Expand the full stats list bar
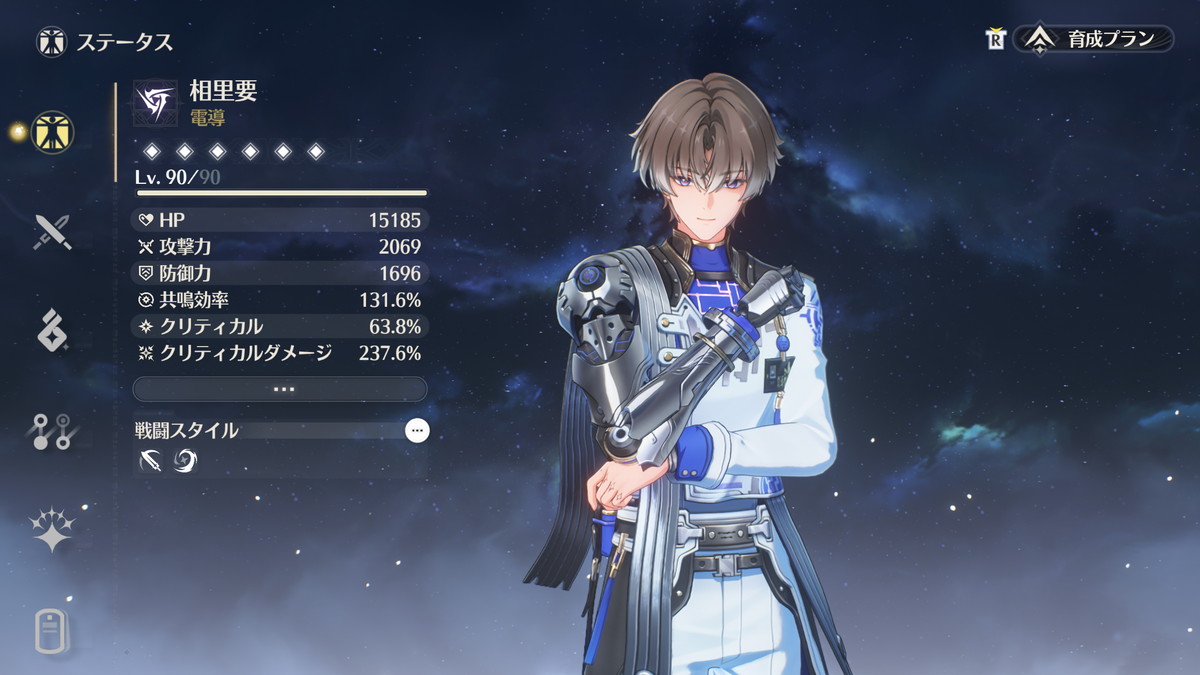 coord(280,389)
